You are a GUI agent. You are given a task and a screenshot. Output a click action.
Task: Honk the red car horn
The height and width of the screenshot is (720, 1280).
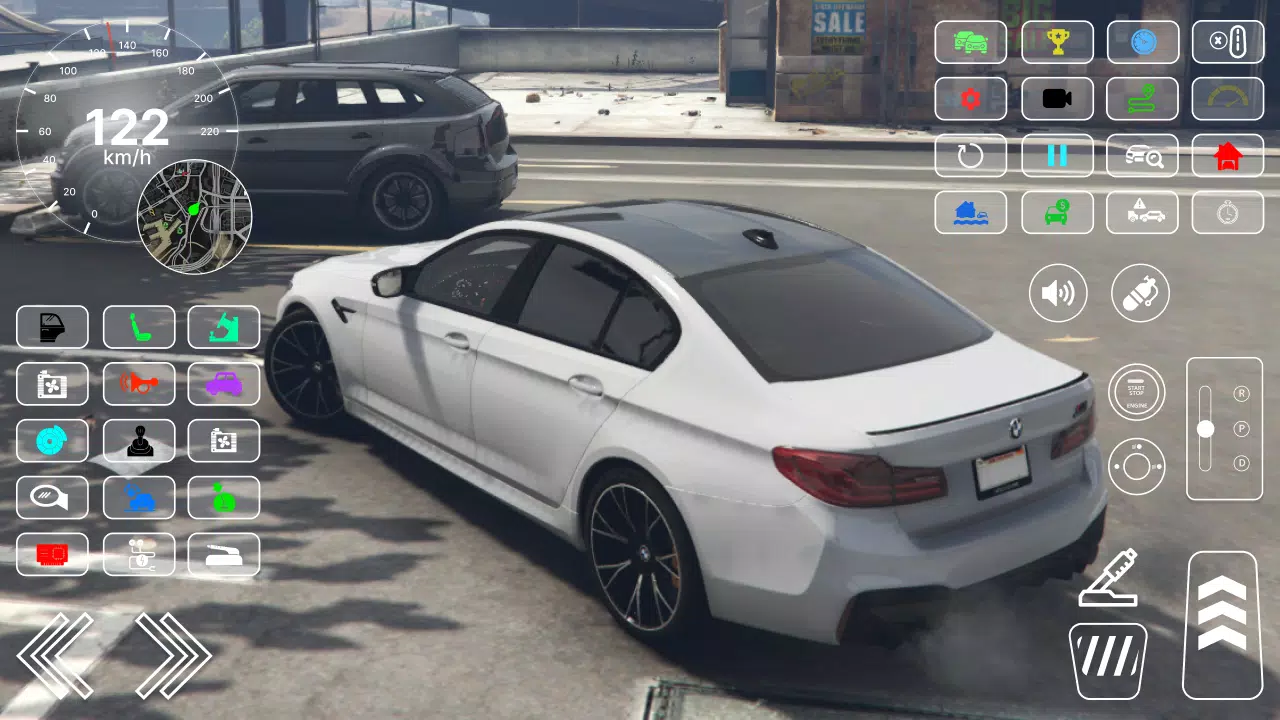click(x=139, y=384)
